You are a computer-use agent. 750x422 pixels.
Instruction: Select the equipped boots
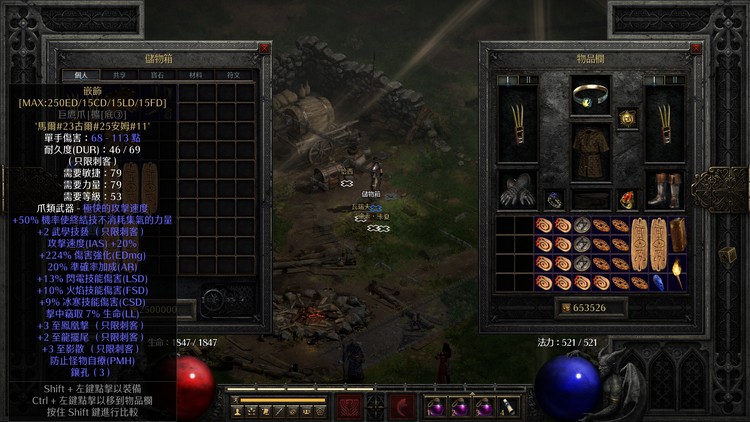(x=664, y=191)
